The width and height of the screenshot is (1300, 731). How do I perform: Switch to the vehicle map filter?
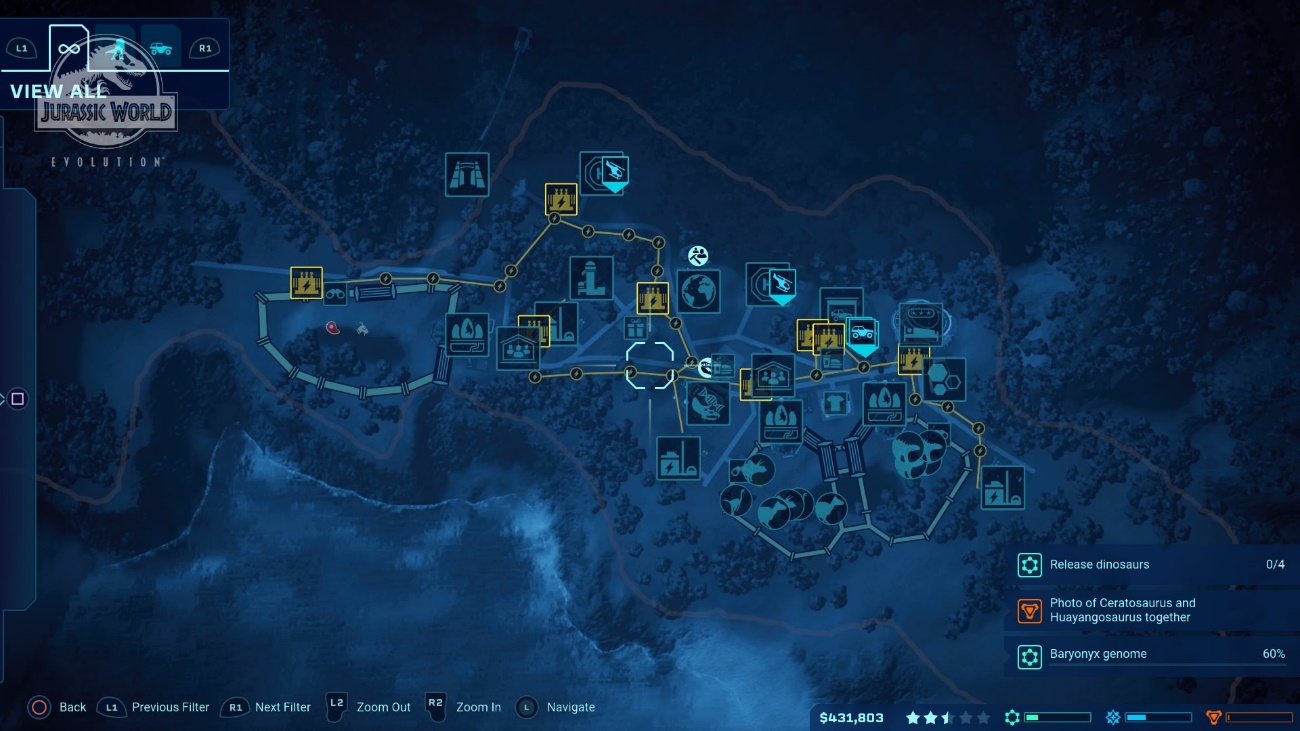(x=160, y=48)
